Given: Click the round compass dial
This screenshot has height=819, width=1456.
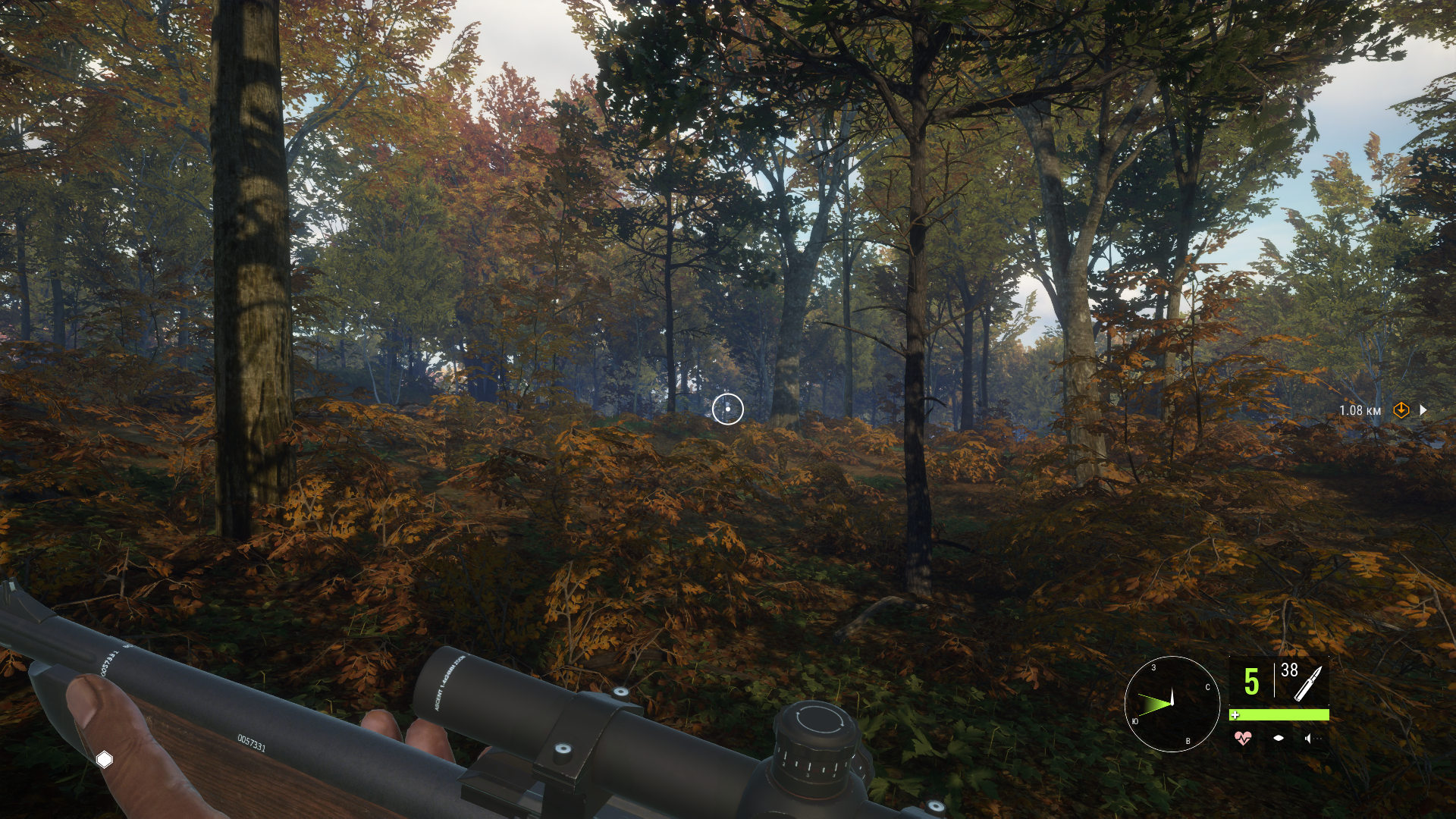Looking at the screenshot, I should coord(1172,704).
